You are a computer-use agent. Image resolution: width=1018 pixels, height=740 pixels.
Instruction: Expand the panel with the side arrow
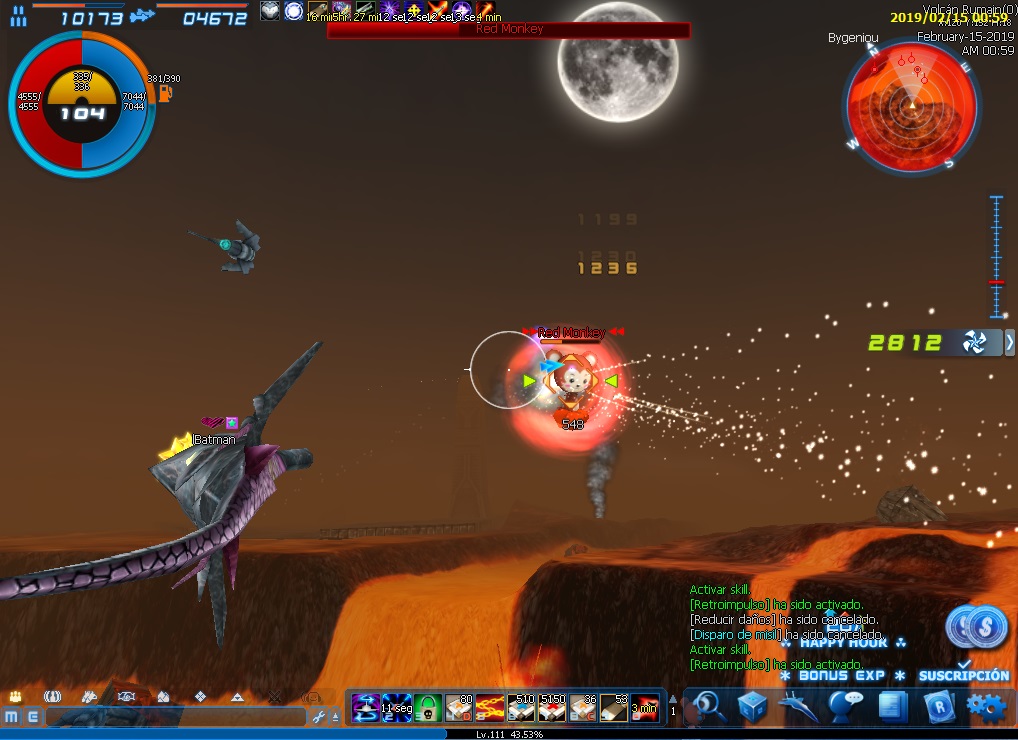1010,343
